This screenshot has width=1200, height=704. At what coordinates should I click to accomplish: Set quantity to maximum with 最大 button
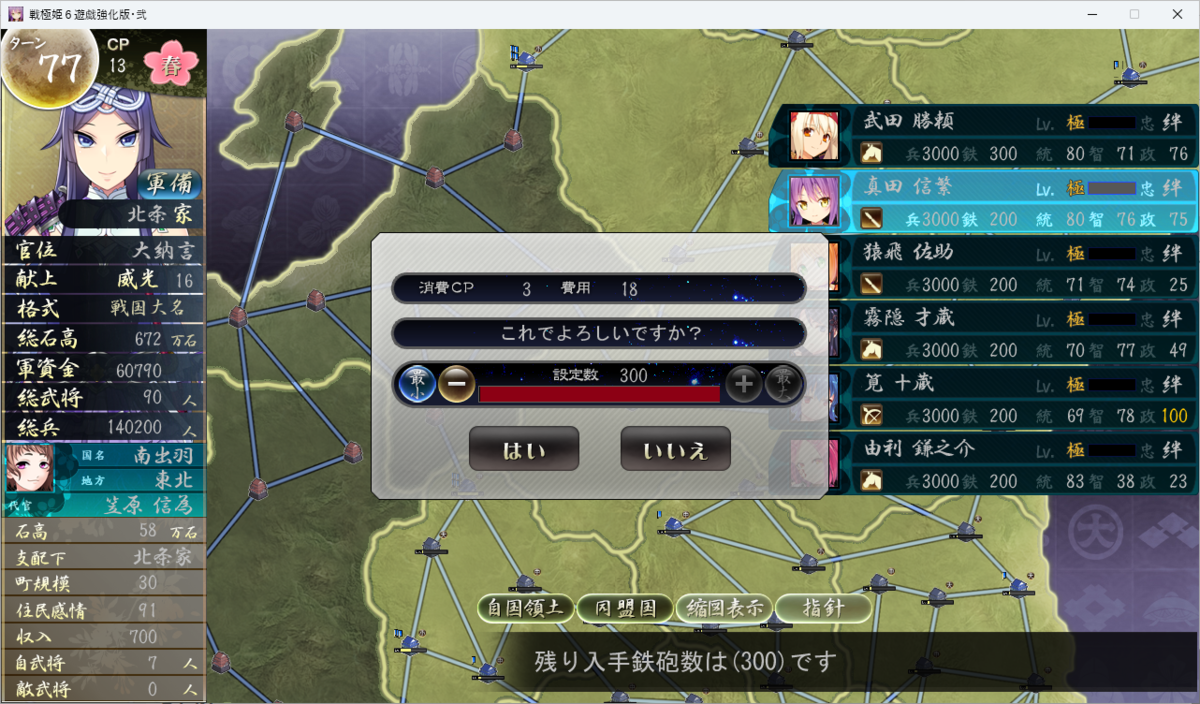click(x=783, y=383)
